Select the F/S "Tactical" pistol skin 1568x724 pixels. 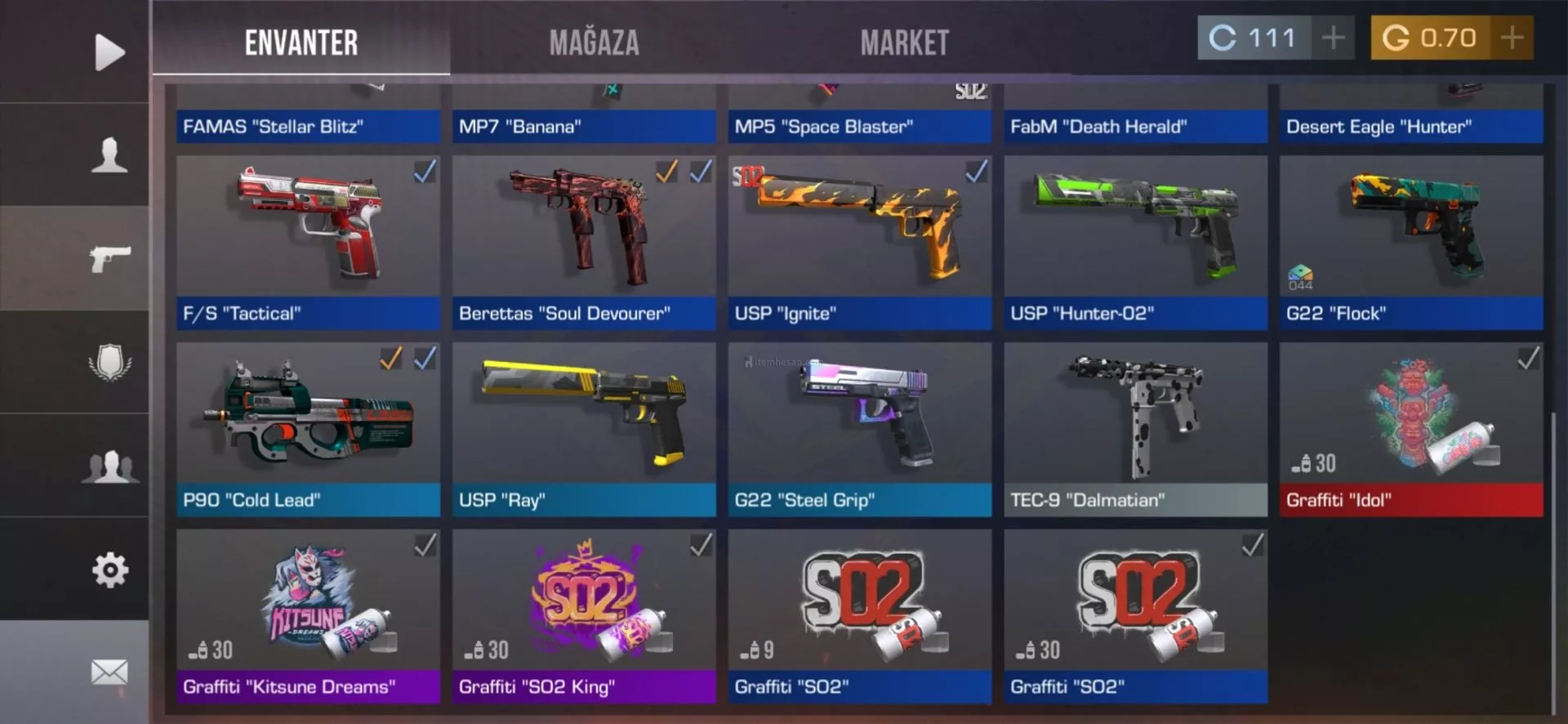pos(308,242)
